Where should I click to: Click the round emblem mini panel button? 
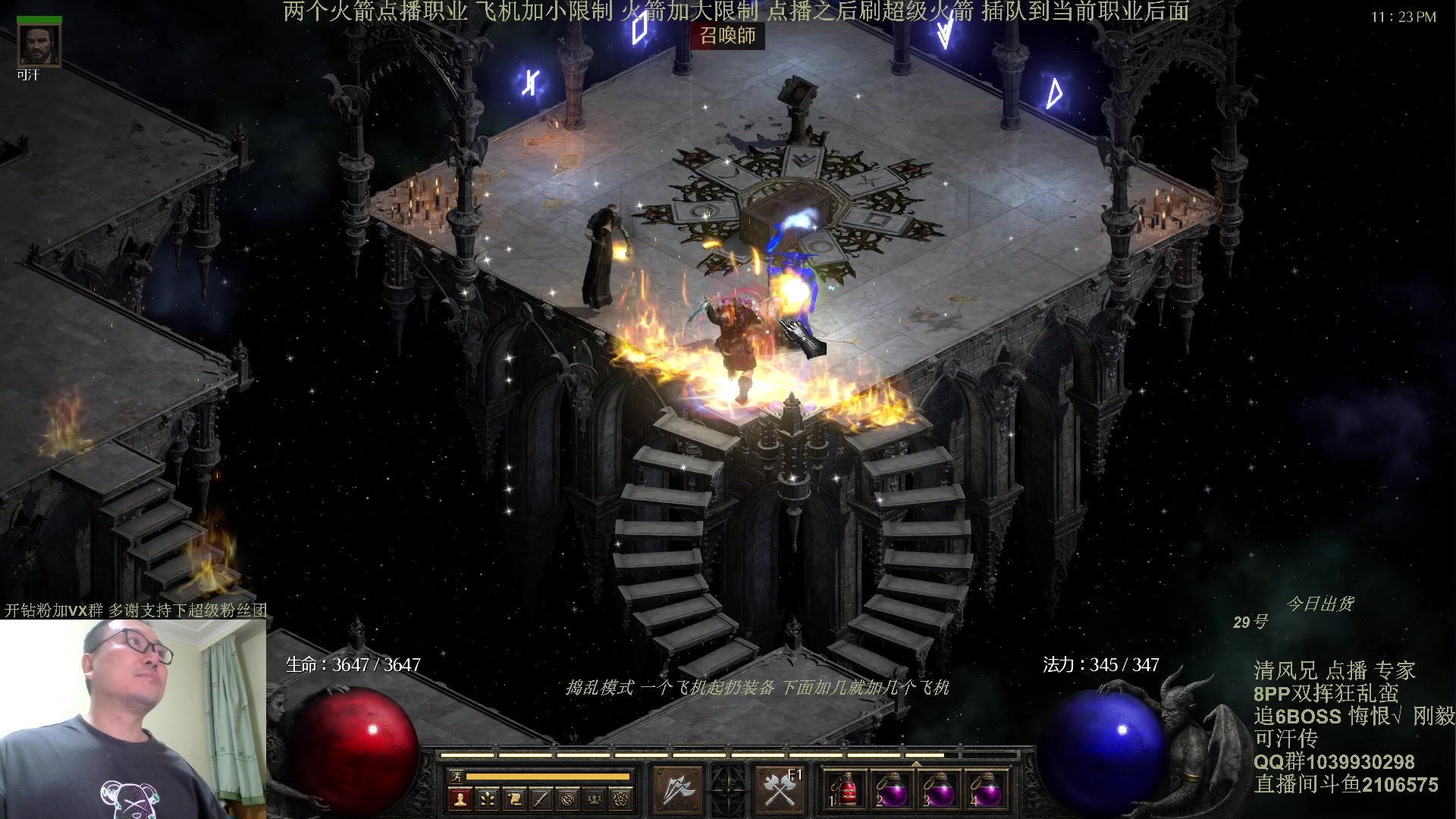tap(567, 799)
